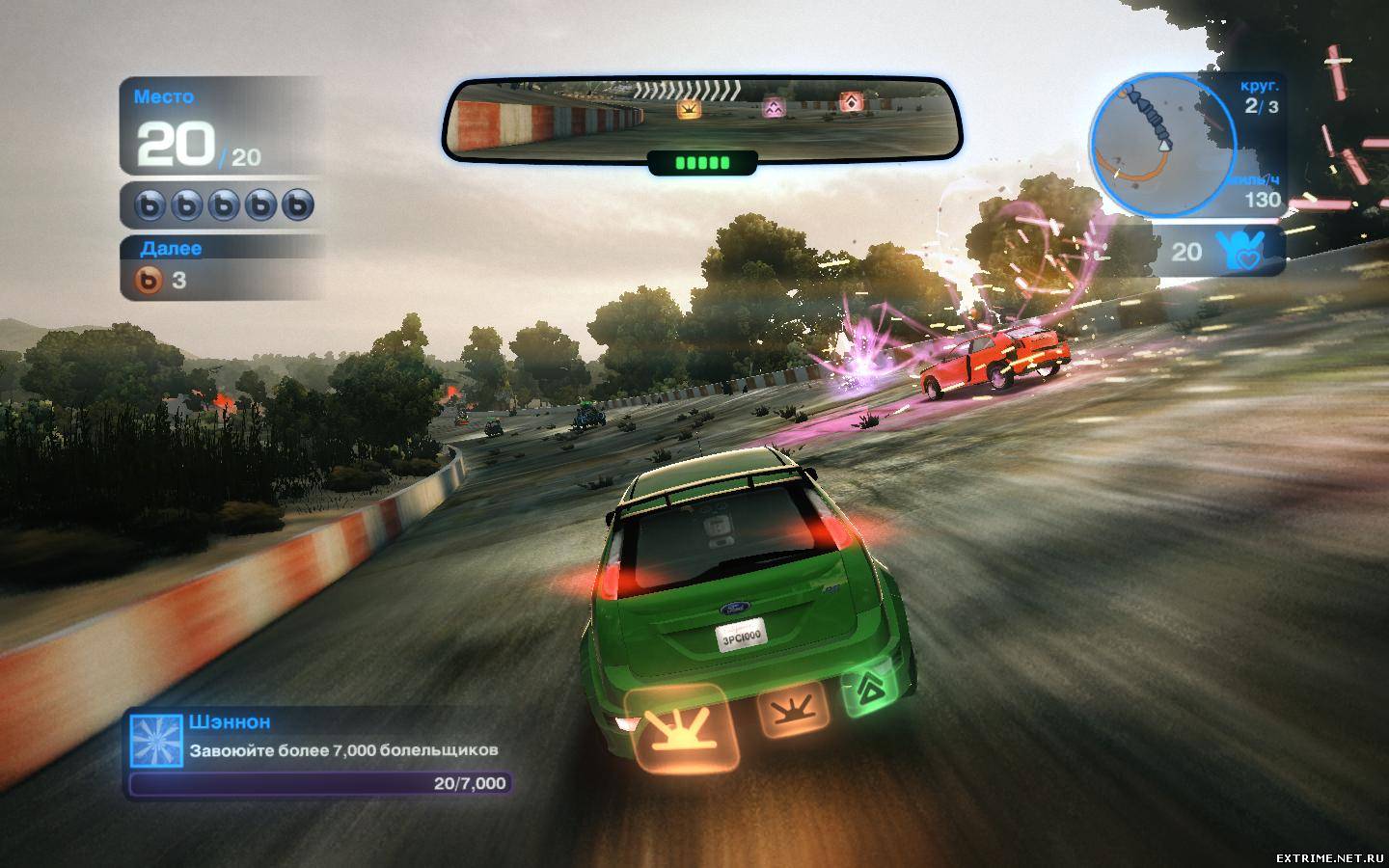The height and width of the screenshot is (868, 1389).
Task: Click the rear-view mirror display
Action: point(702,118)
